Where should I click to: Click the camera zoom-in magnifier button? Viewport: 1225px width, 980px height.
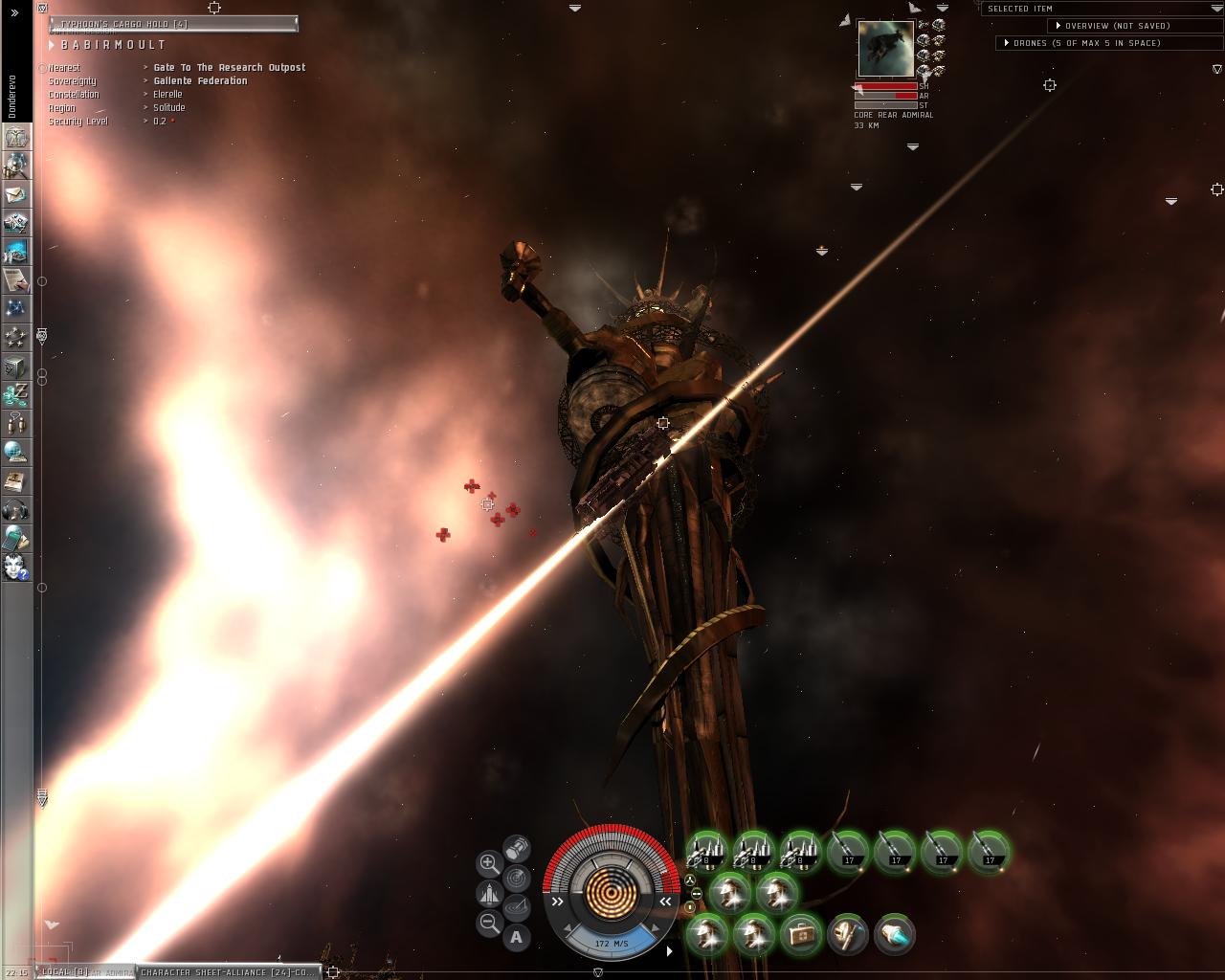coord(489,863)
